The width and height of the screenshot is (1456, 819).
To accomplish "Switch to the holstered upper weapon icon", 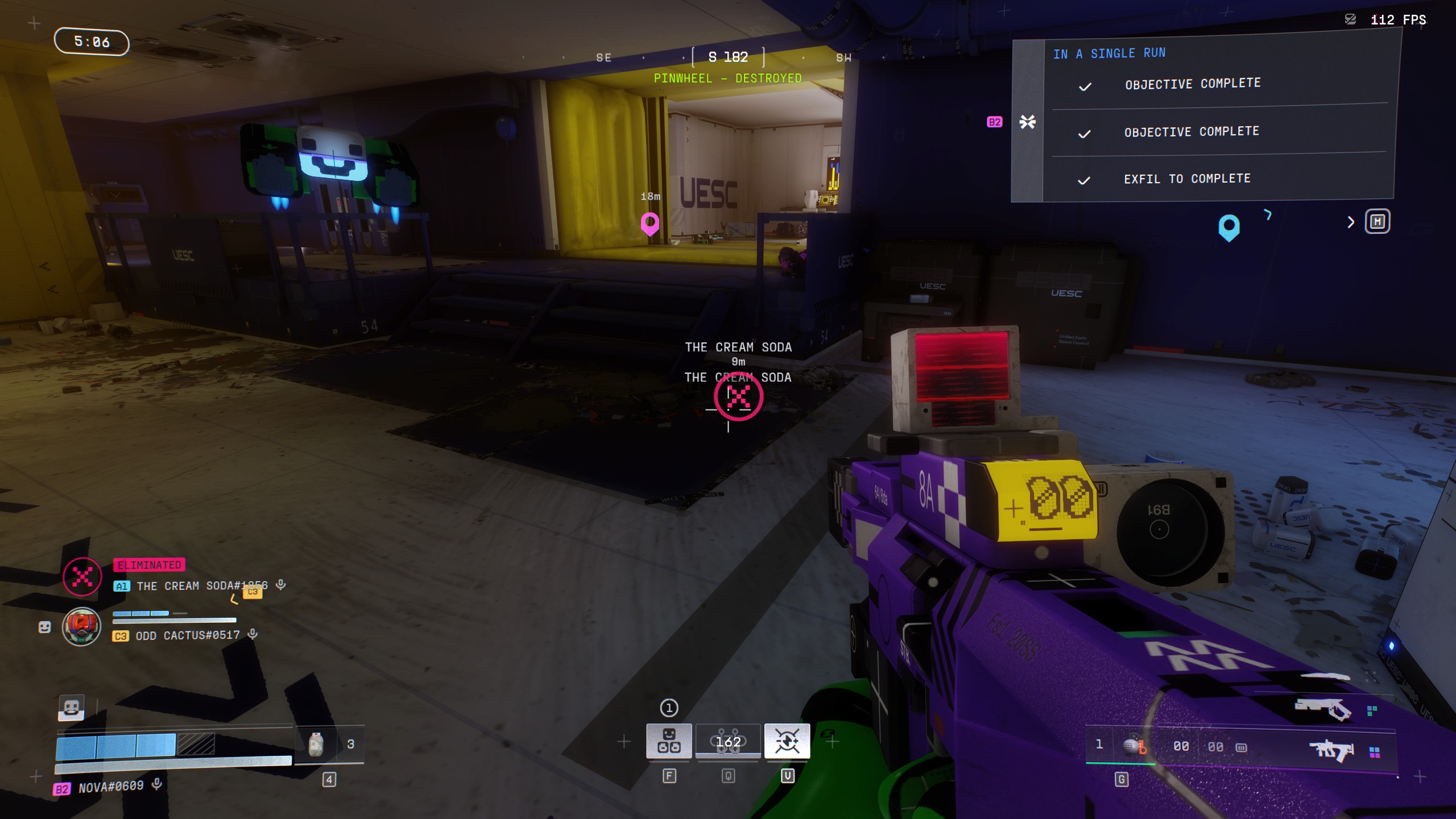I will click(x=1323, y=709).
